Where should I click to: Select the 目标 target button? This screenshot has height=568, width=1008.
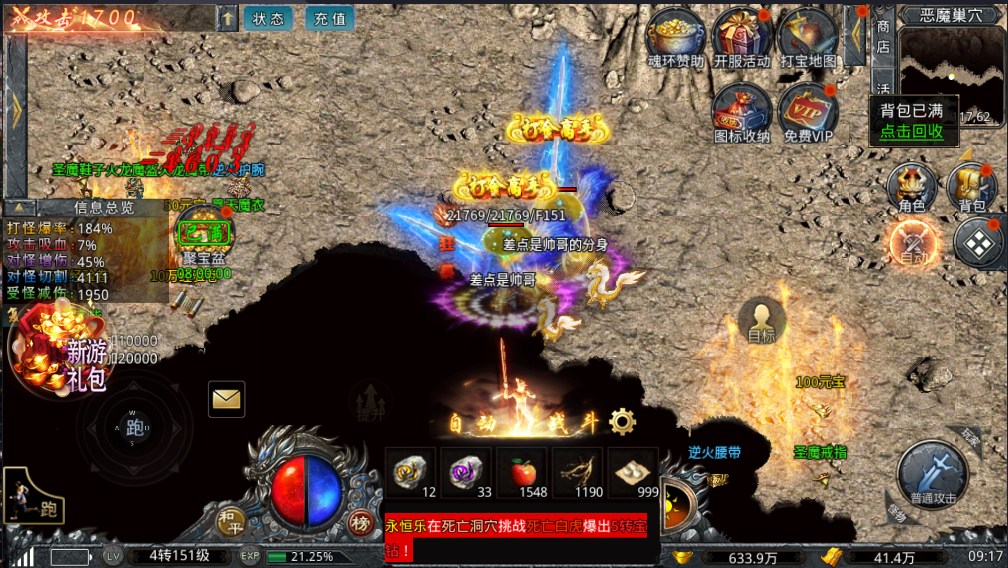click(x=762, y=320)
